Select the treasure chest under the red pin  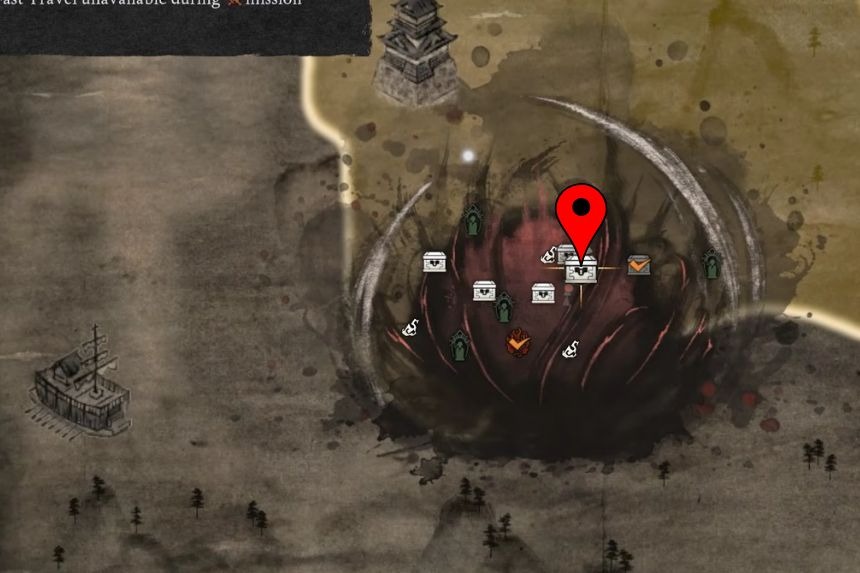582,270
